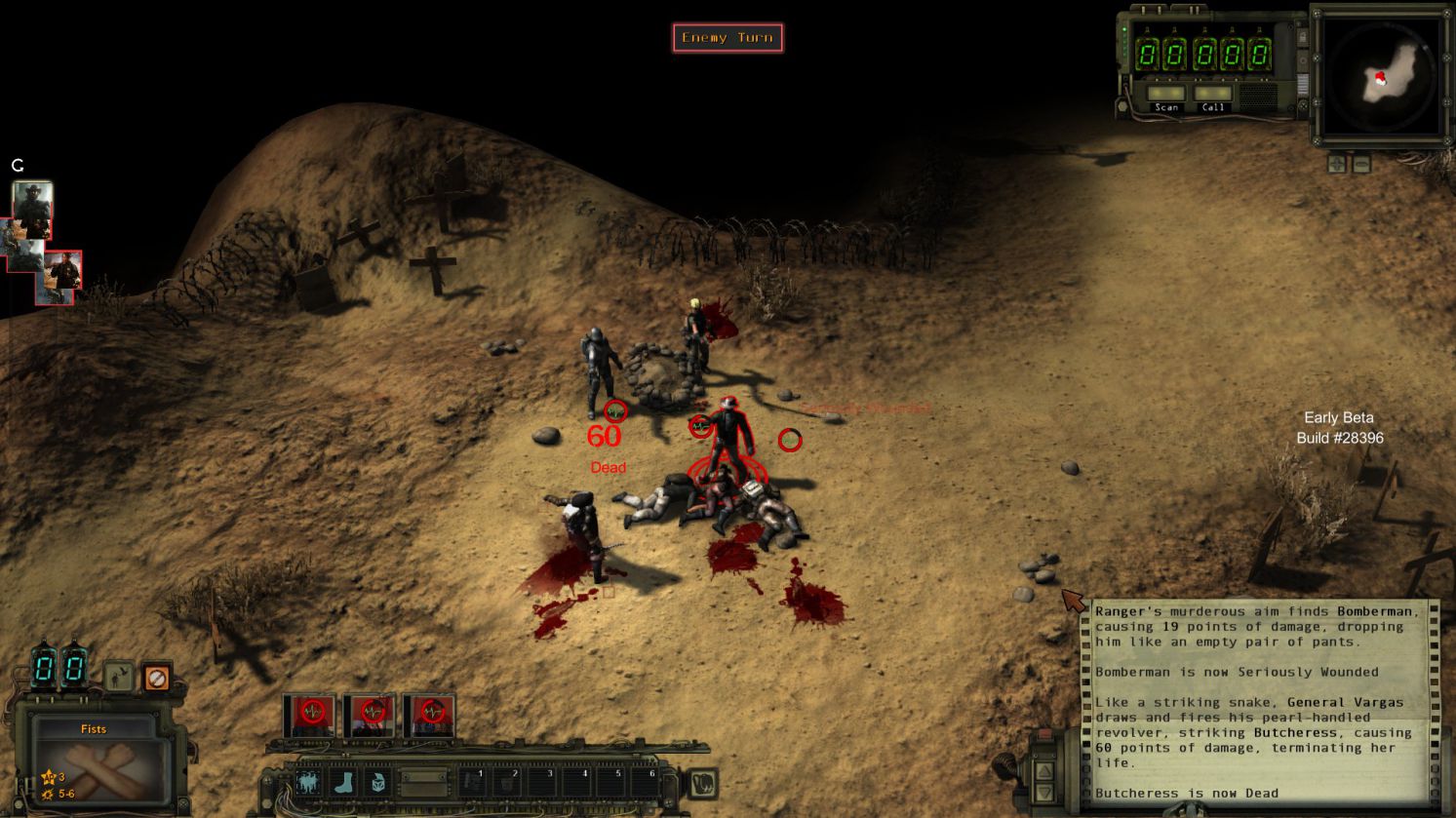This screenshot has width=1456, height=818.
Task: Select the Fists weapon panel
Action: click(95, 760)
